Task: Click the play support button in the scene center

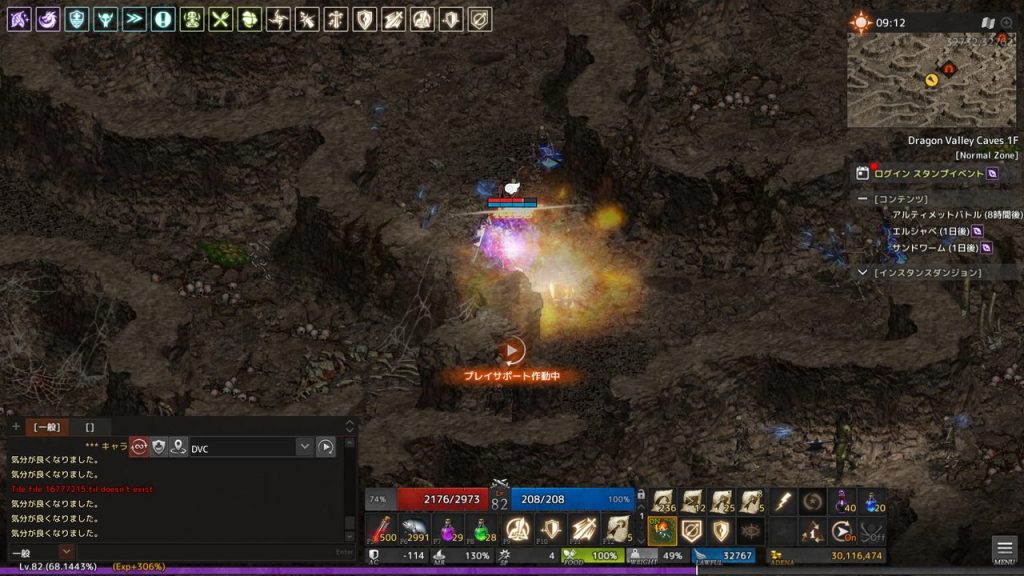Action: coord(511,351)
